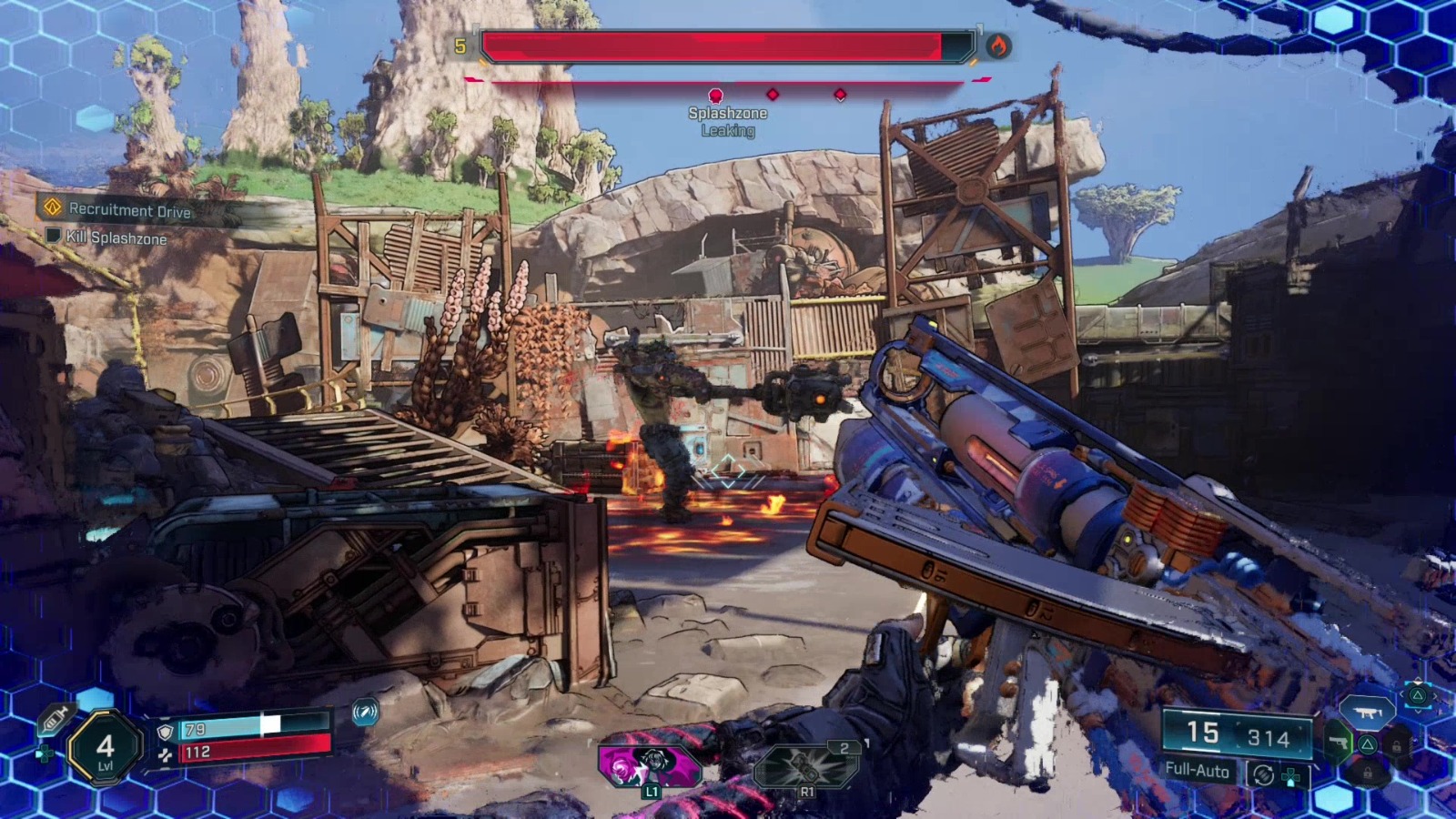The height and width of the screenshot is (819, 1456).
Task: Click the left chevron beside the triangle swap icon
Action: [x=1402, y=694]
